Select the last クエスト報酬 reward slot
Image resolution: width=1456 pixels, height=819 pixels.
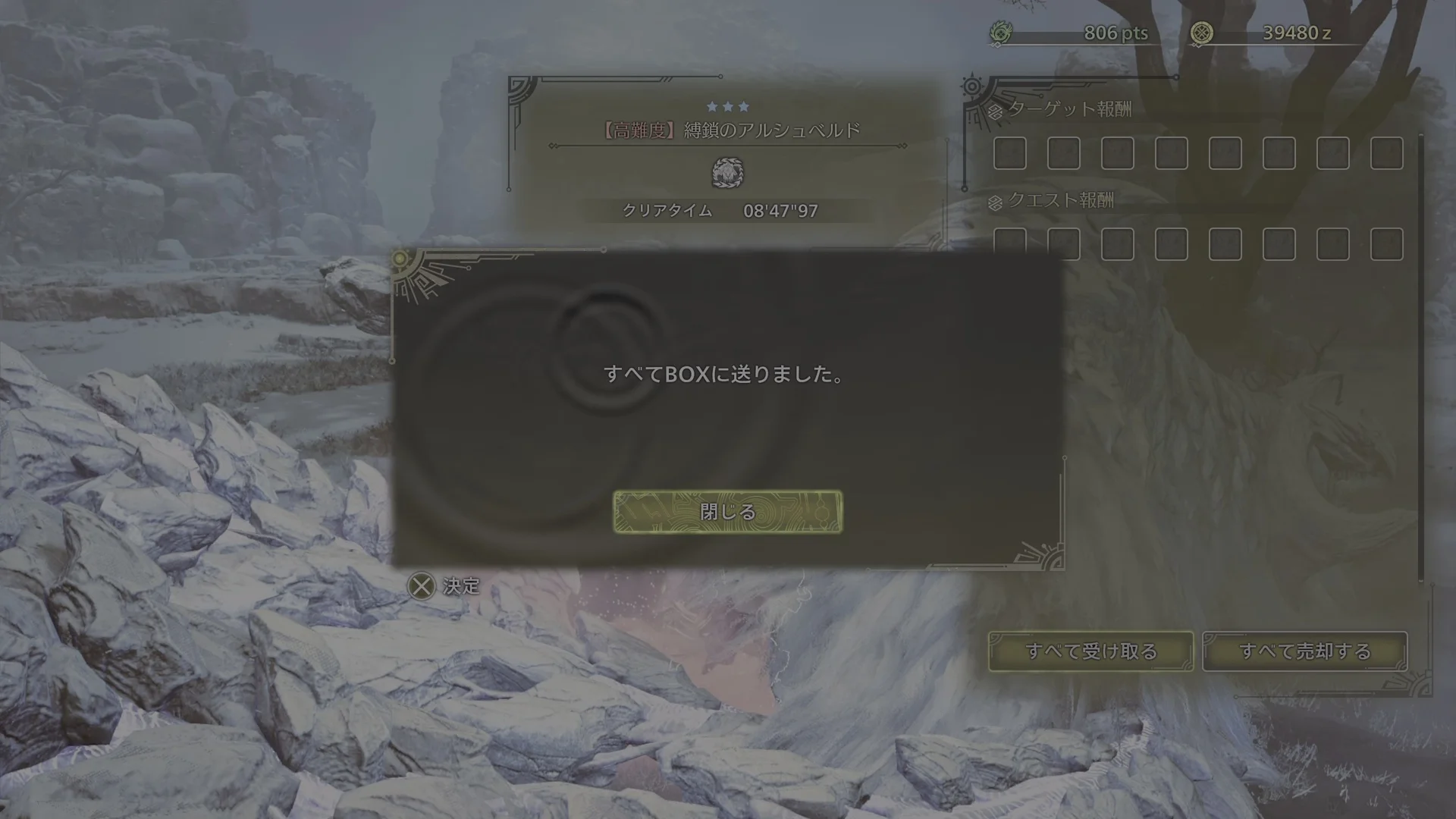(x=1388, y=244)
